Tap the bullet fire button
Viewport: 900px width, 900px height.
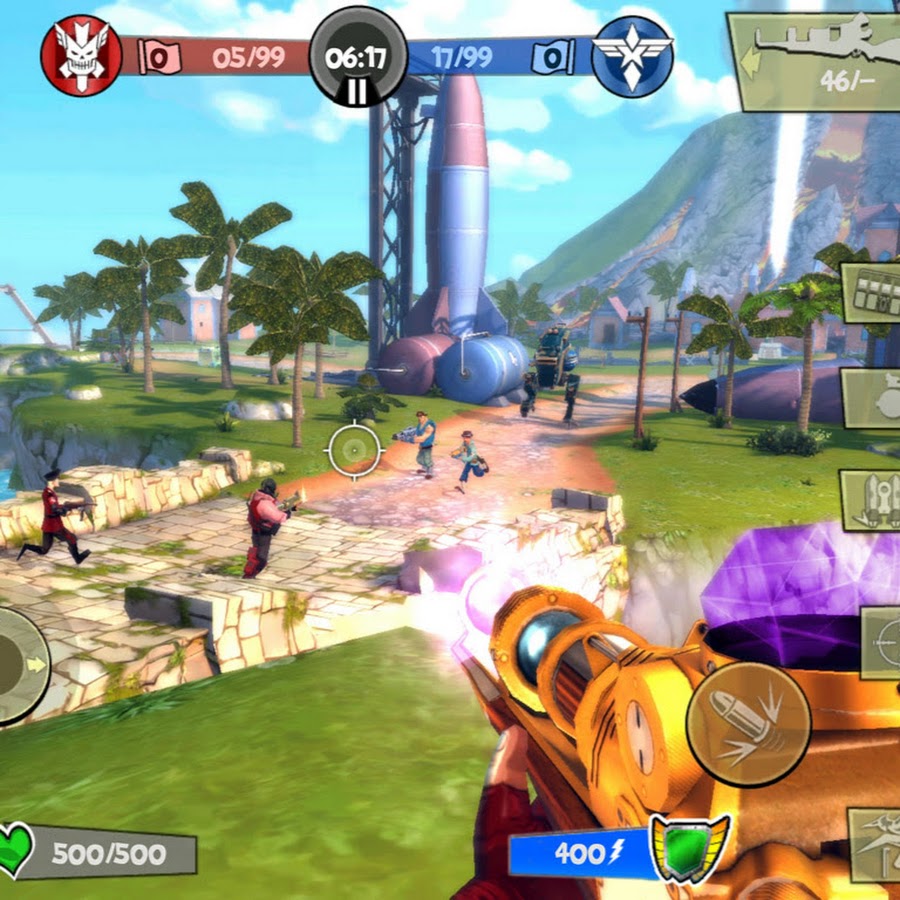748,723
